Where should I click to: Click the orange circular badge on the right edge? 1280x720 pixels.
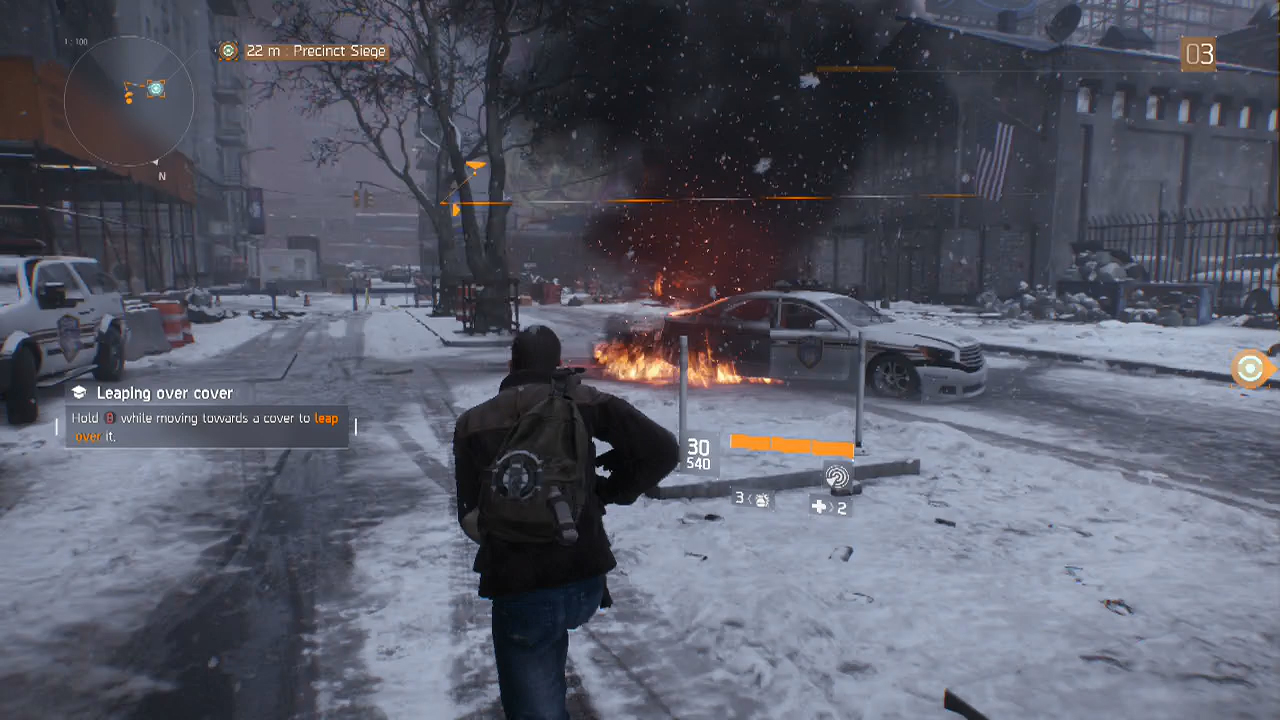[x=1249, y=369]
